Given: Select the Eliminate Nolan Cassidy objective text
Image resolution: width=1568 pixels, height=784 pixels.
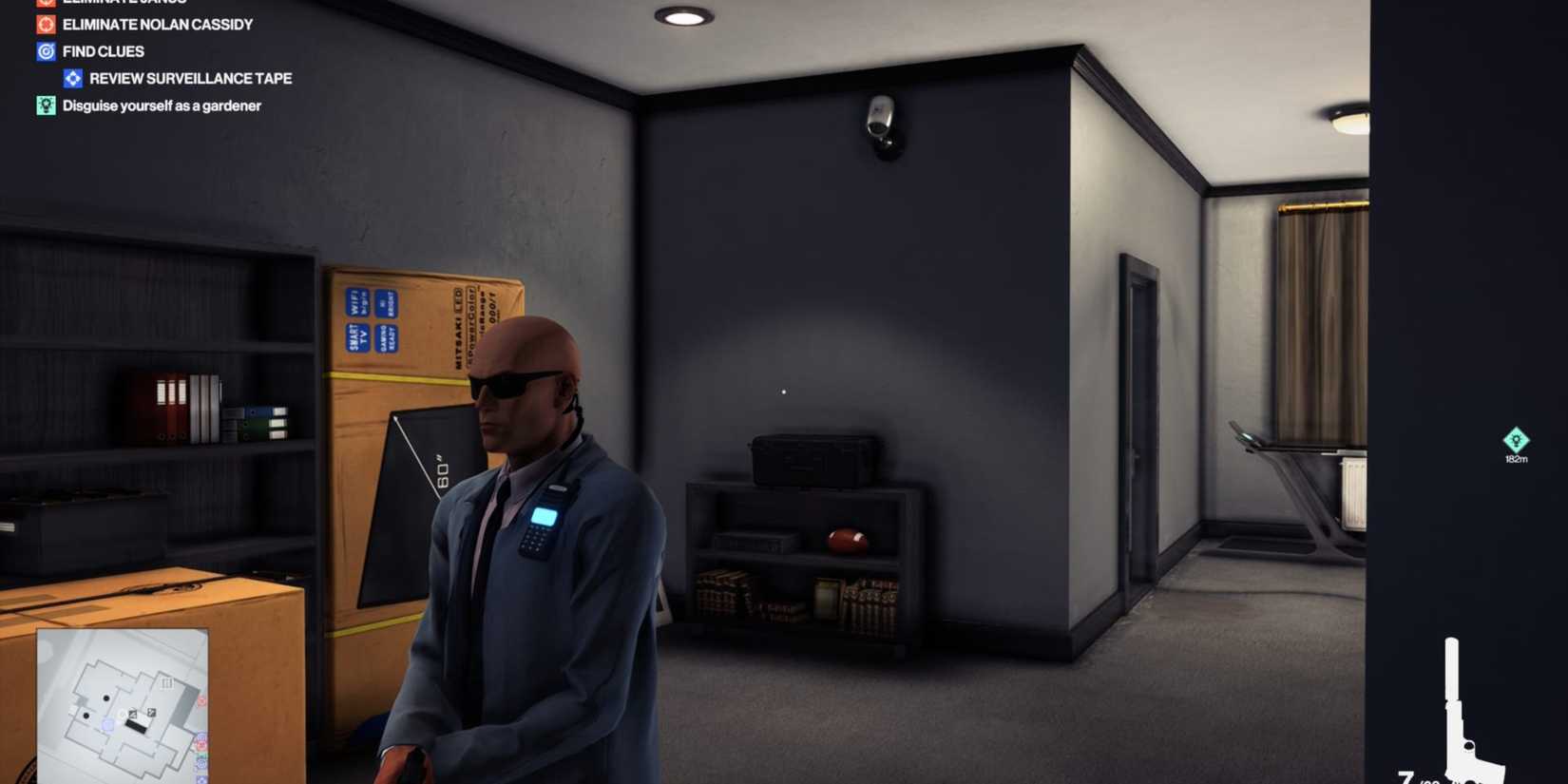Looking at the screenshot, I should point(157,24).
